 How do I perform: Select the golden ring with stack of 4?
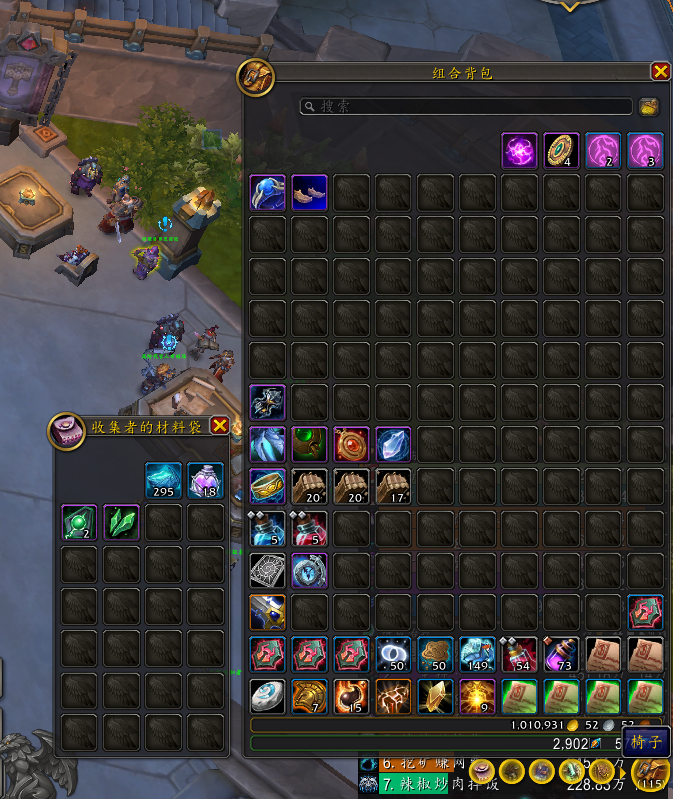(562, 151)
